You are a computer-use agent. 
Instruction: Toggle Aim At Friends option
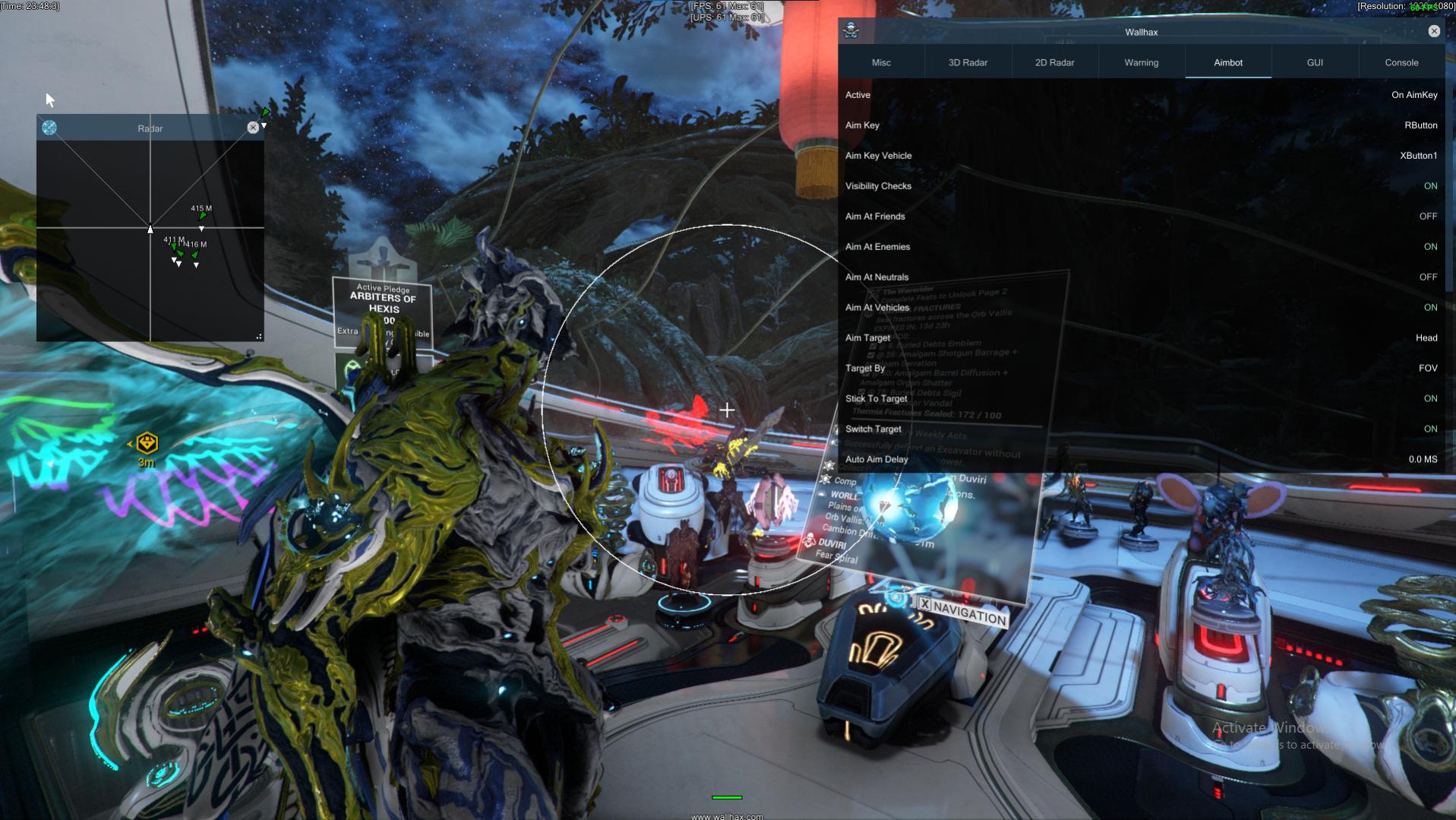1428,217
